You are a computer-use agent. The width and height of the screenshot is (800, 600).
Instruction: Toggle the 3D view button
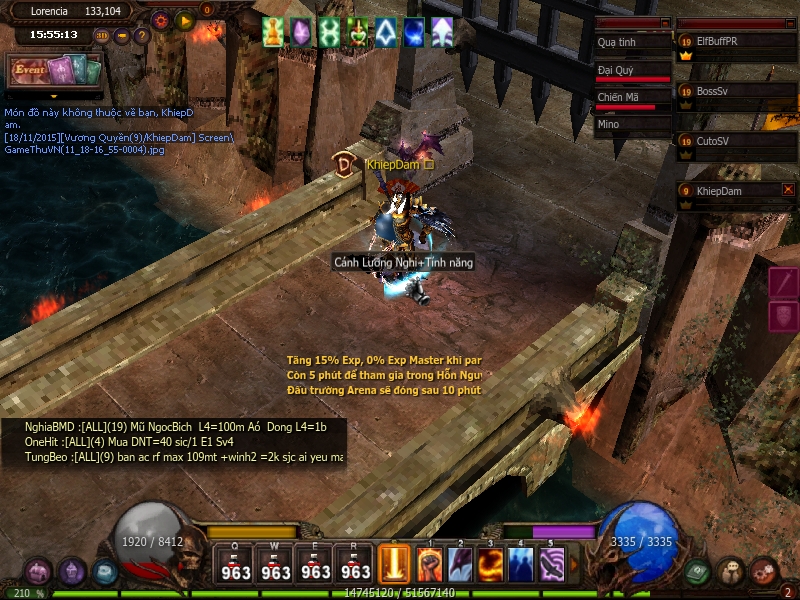coord(102,36)
